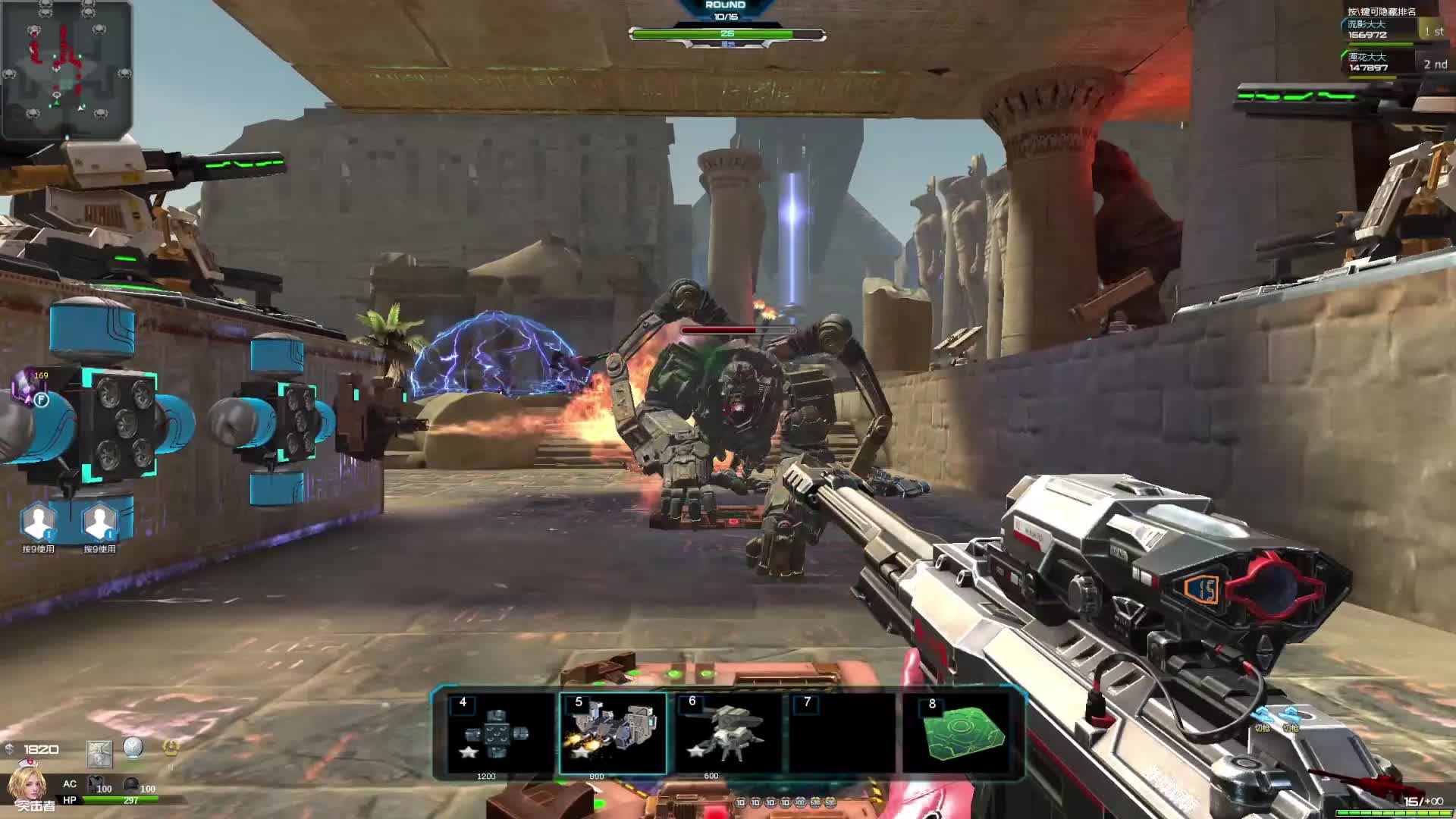Select the slot 4 four-barrel turret
The height and width of the screenshot is (819, 1456).
tap(497, 733)
